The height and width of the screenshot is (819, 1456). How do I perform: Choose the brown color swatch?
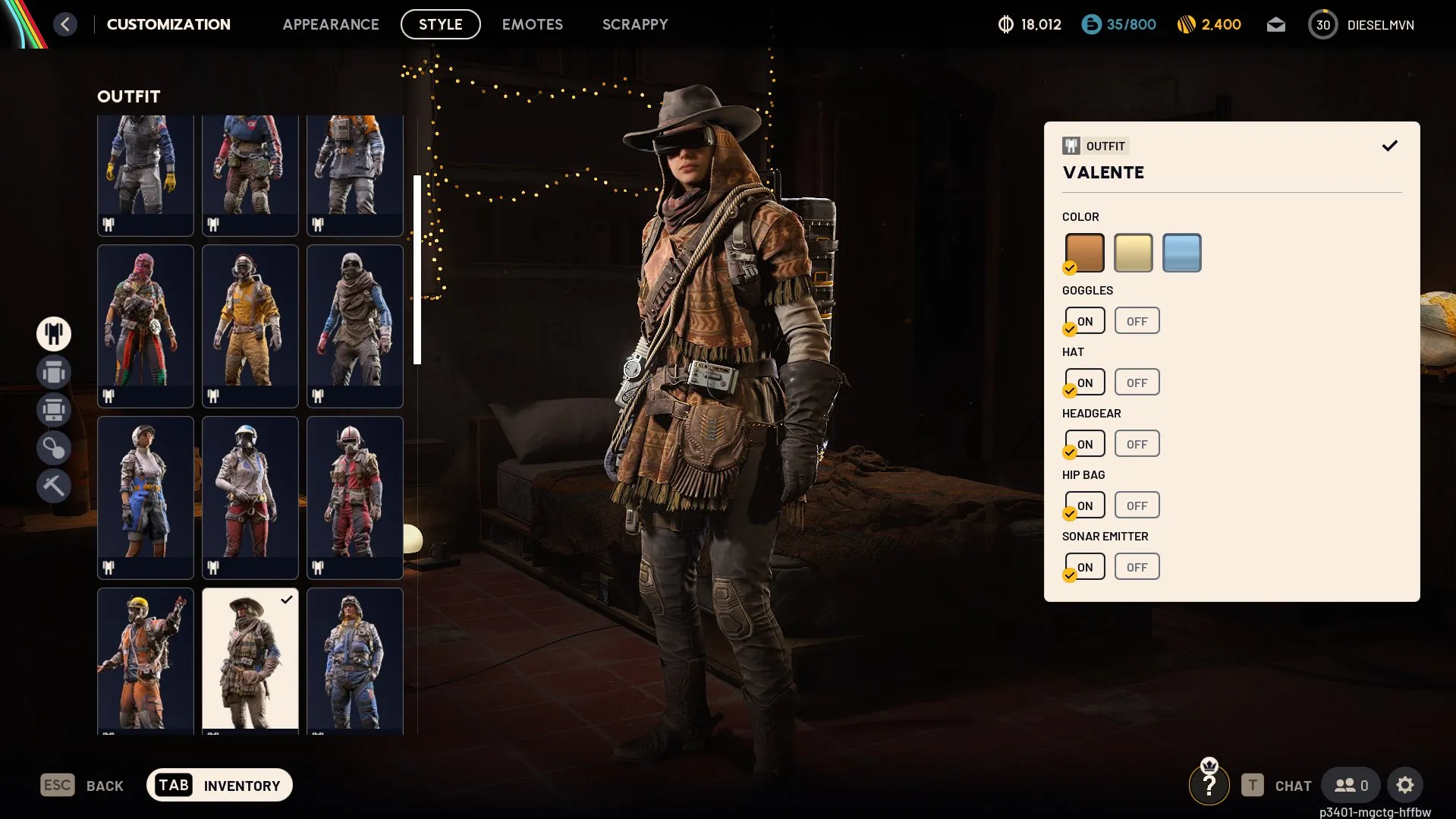1084,253
